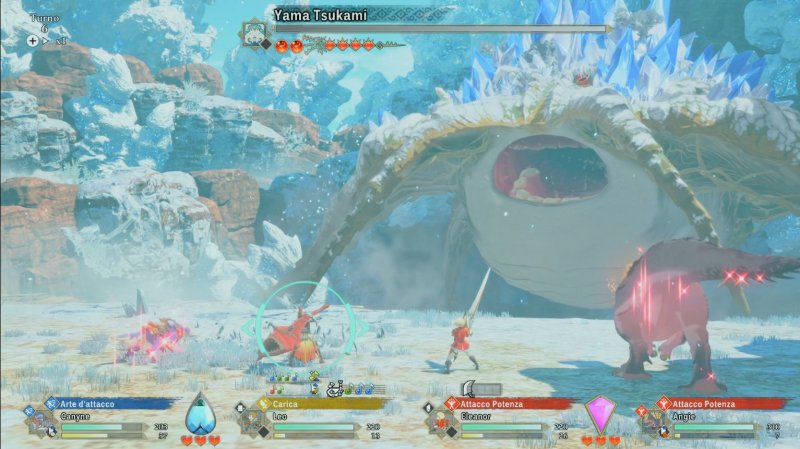Click the blue teardrop kinship gauge
Viewport: 800px width, 449px height.
pyautogui.click(x=201, y=415)
